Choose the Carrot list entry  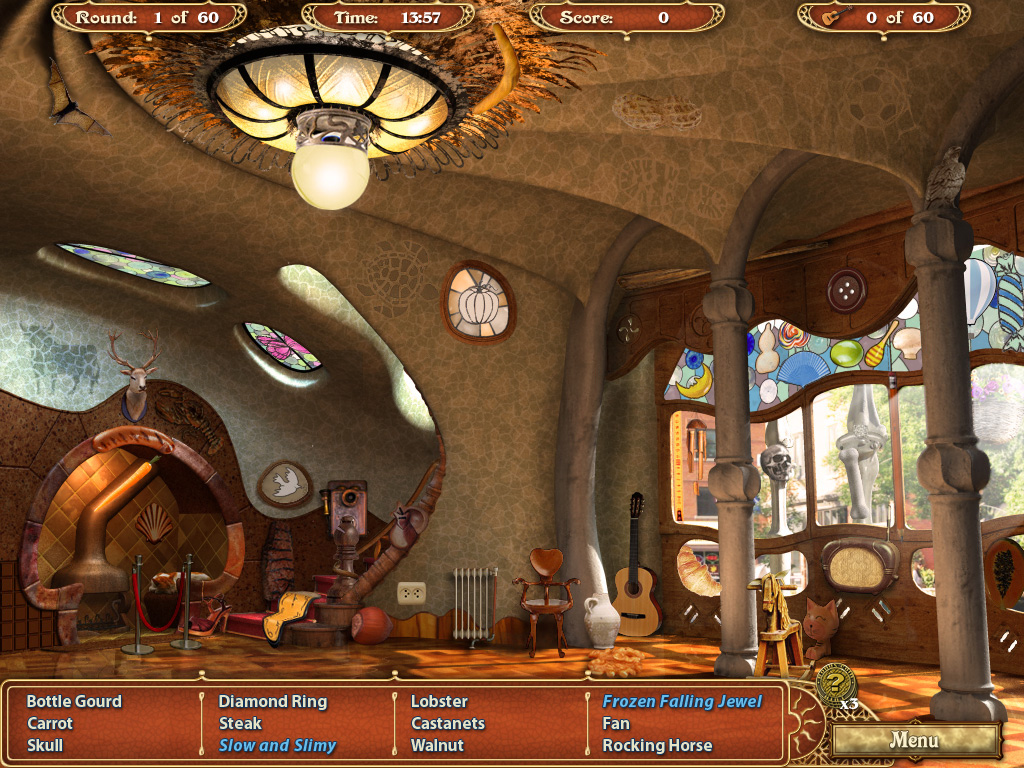click(x=50, y=724)
